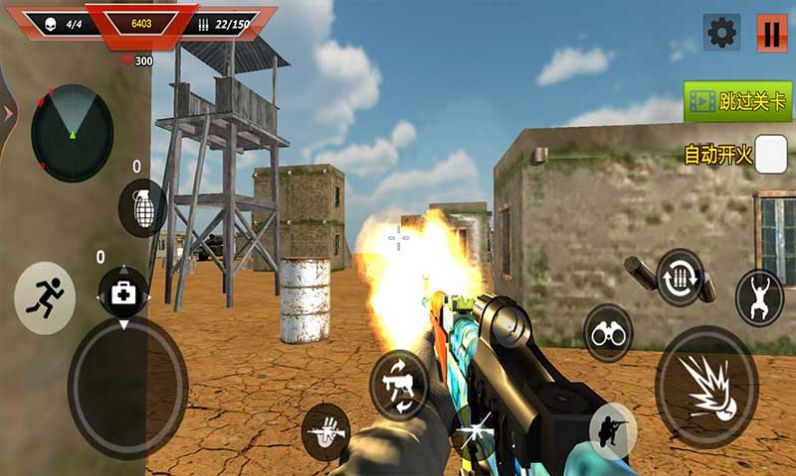
Task: Expand the arrow tab on the left edge
Action: [x=8, y=113]
